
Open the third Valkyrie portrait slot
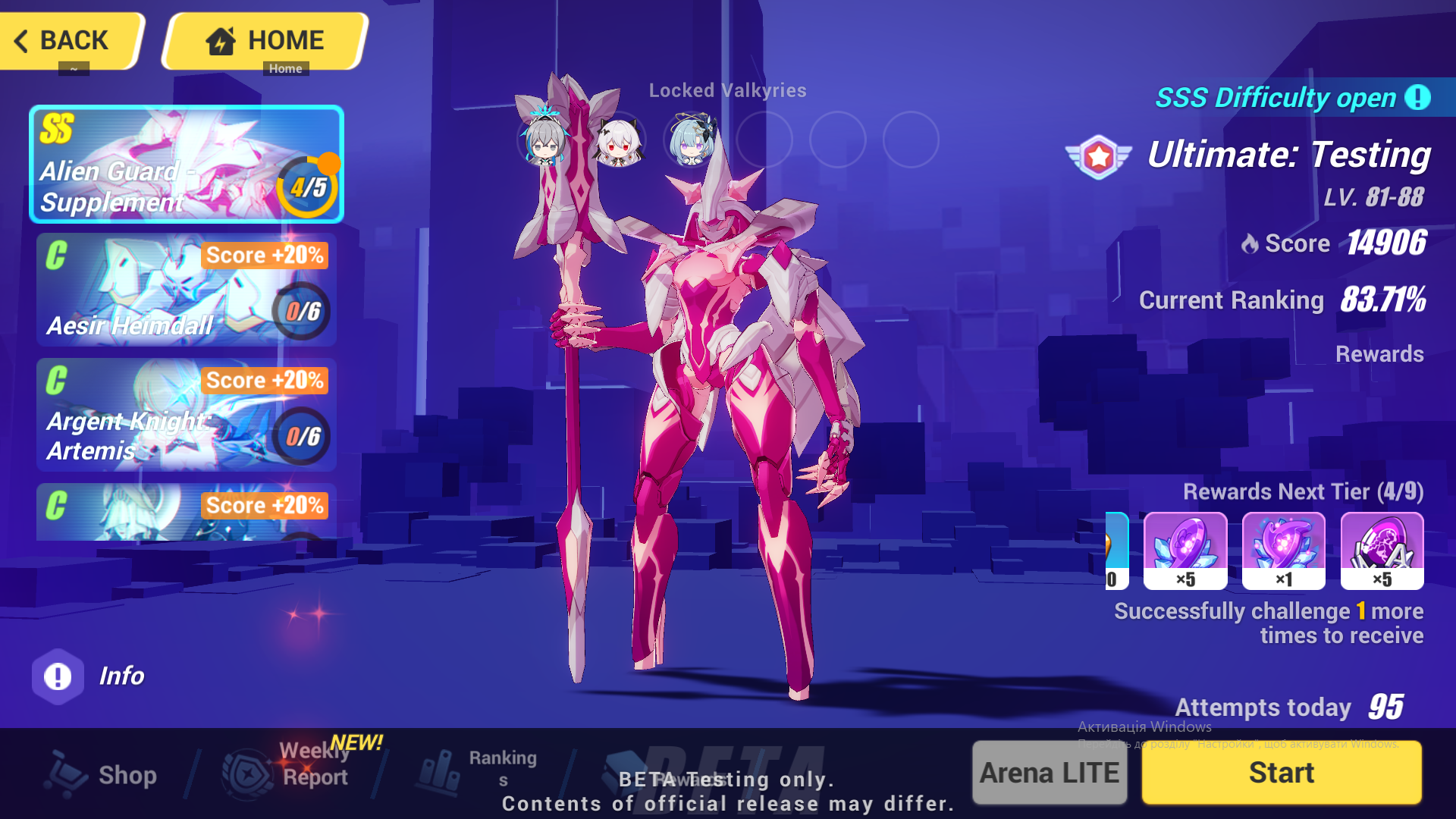pyautogui.click(x=690, y=141)
